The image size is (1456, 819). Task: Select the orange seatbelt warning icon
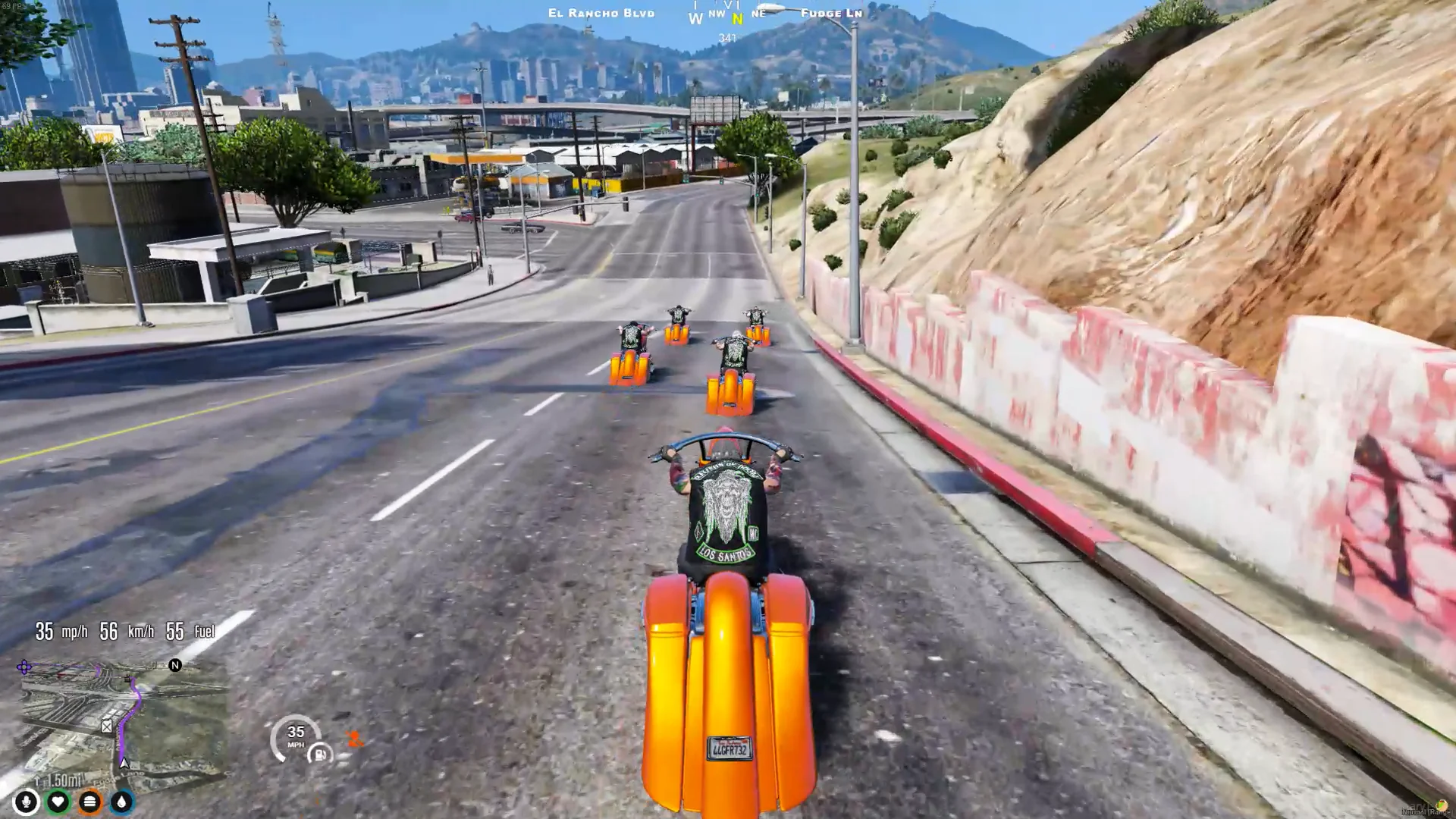coord(353,738)
